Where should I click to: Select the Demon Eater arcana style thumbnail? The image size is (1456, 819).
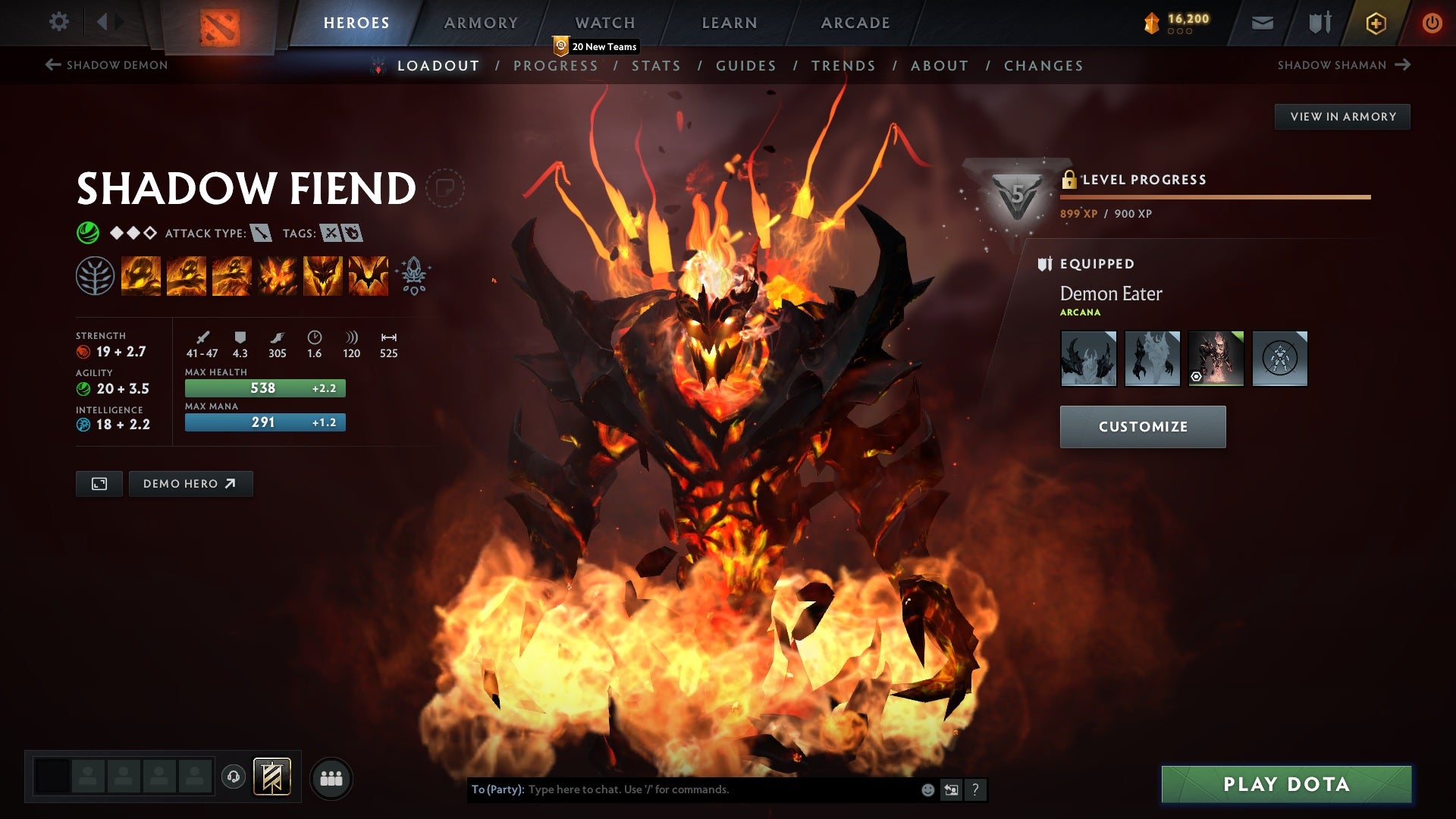click(1216, 358)
